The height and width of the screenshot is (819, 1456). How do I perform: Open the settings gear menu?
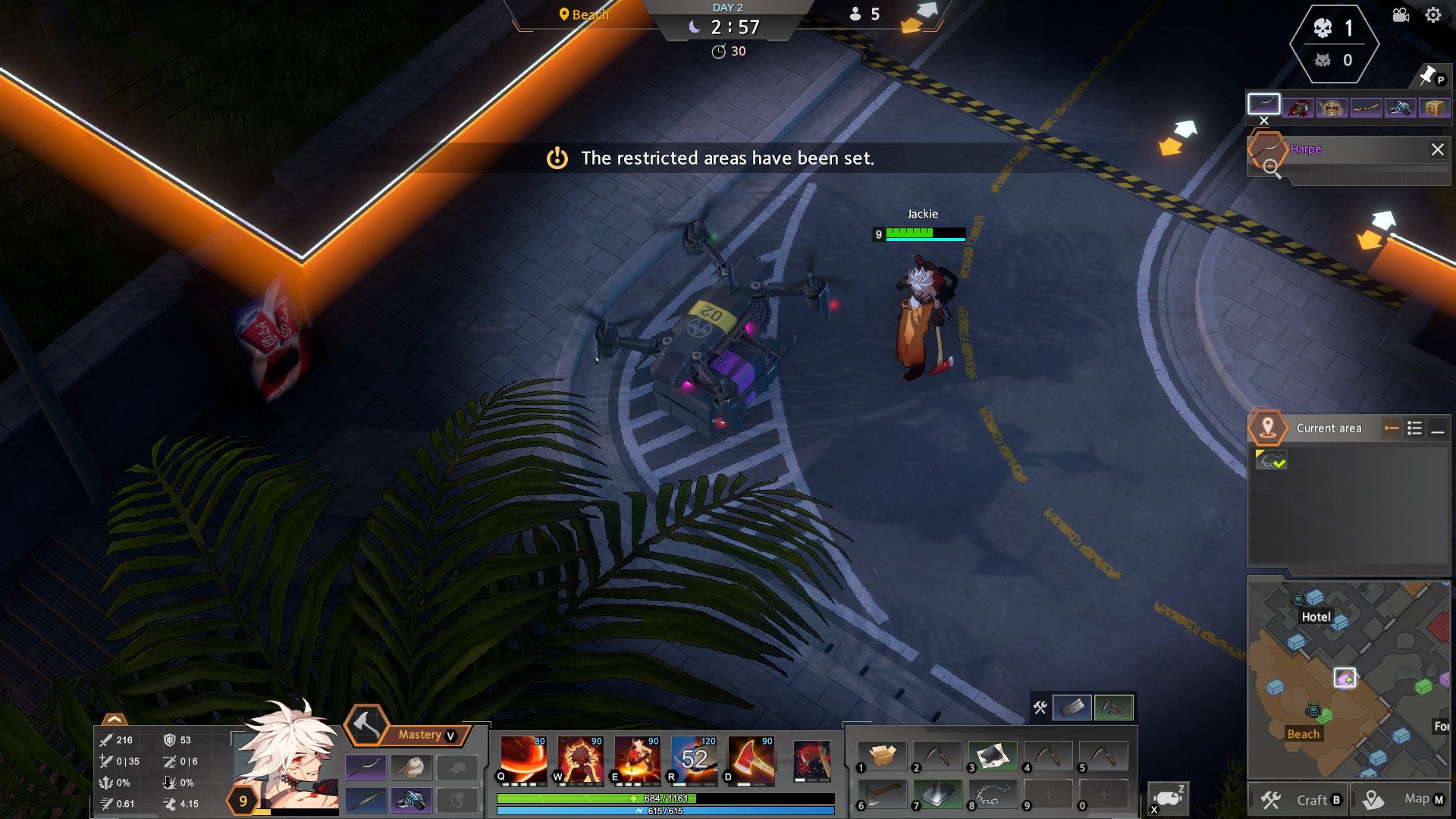pyautogui.click(x=1432, y=15)
